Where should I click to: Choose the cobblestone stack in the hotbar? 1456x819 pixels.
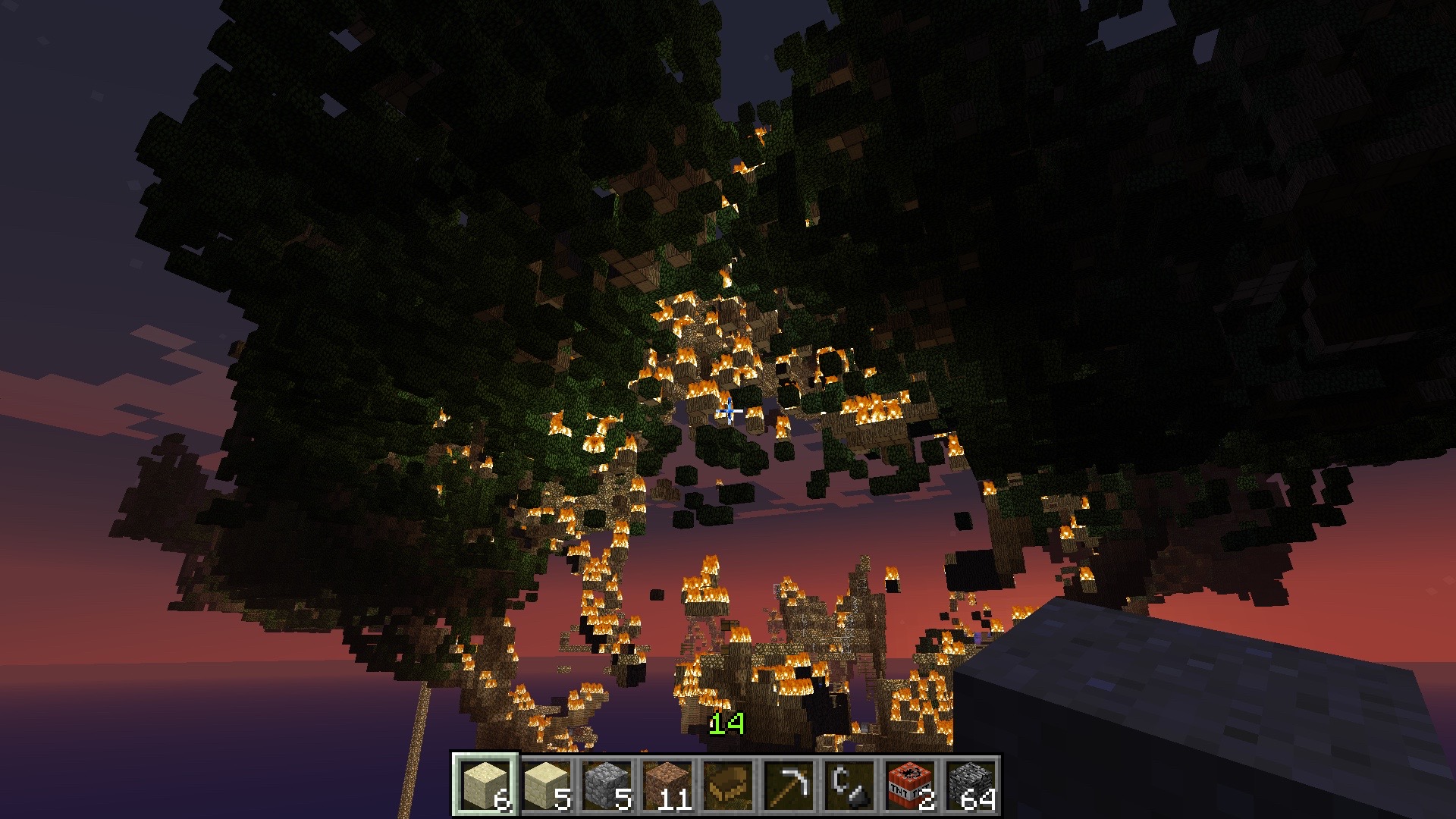[607, 785]
